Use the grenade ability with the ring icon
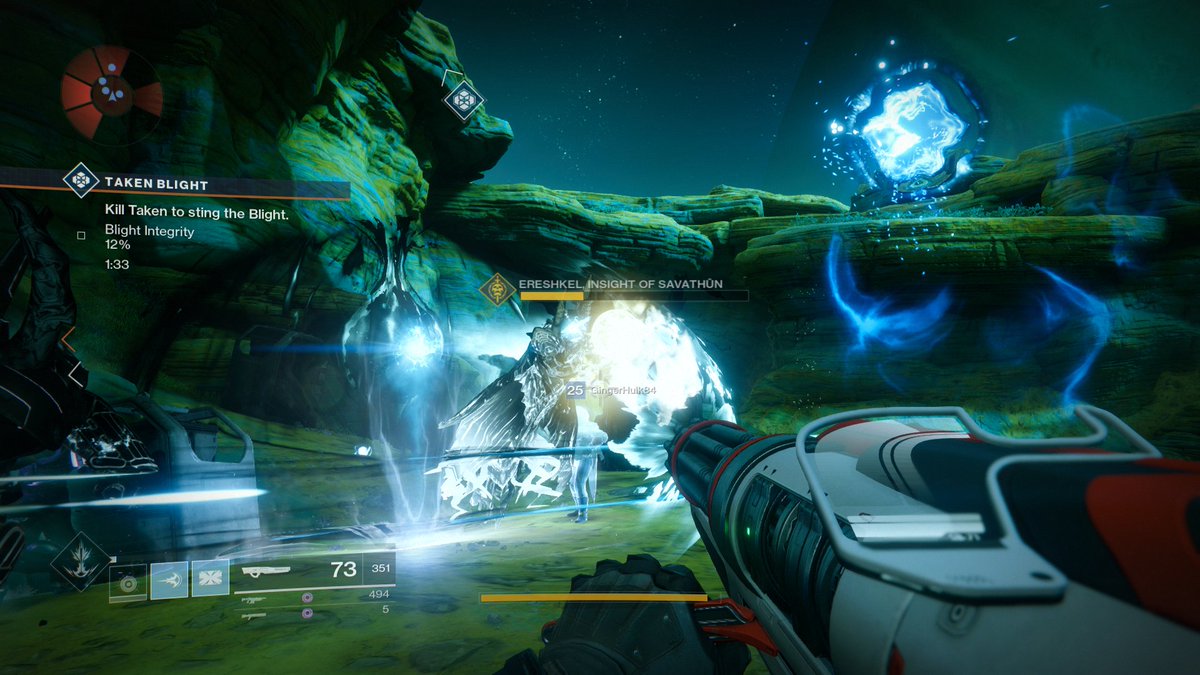Image resolution: width=1200 pixels, height=675 pixels. coord(128,580)
